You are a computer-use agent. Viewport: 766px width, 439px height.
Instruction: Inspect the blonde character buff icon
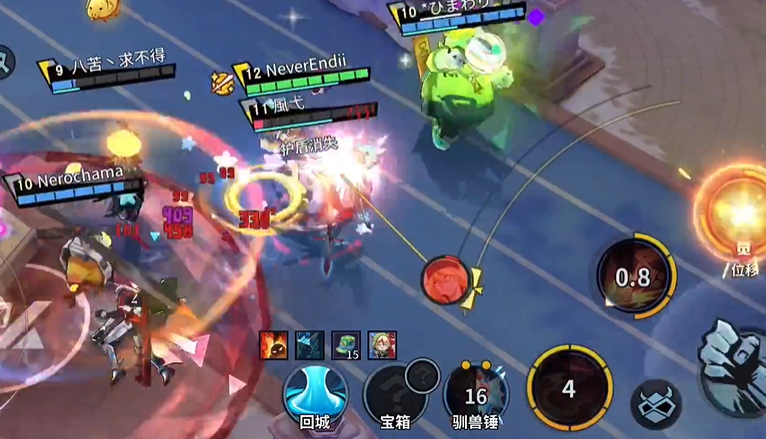click(382, 345)
